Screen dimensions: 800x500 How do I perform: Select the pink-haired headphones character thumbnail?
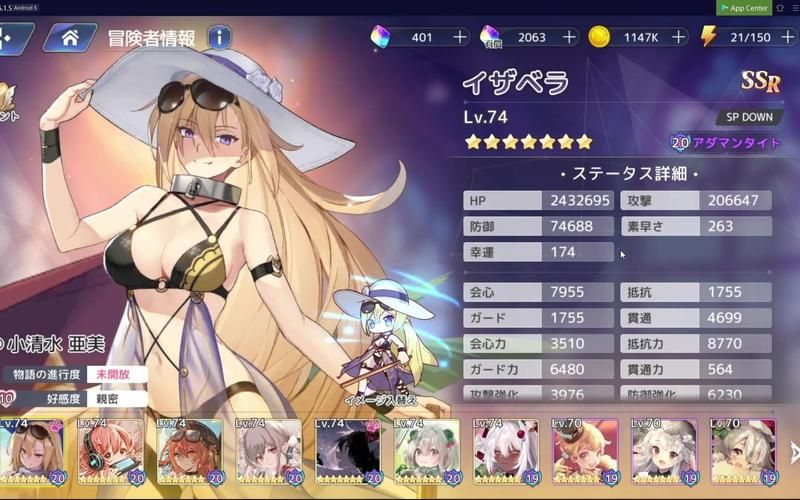111,450
